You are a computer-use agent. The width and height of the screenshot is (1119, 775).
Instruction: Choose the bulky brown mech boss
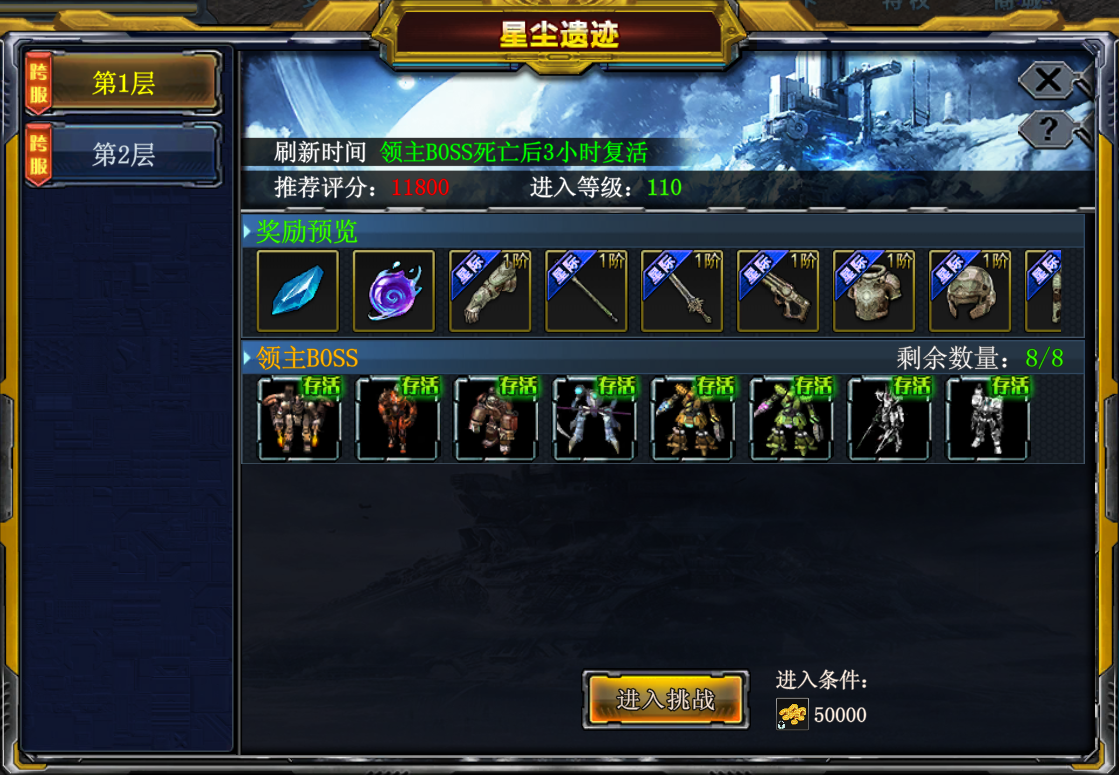[x=496, y=418]
